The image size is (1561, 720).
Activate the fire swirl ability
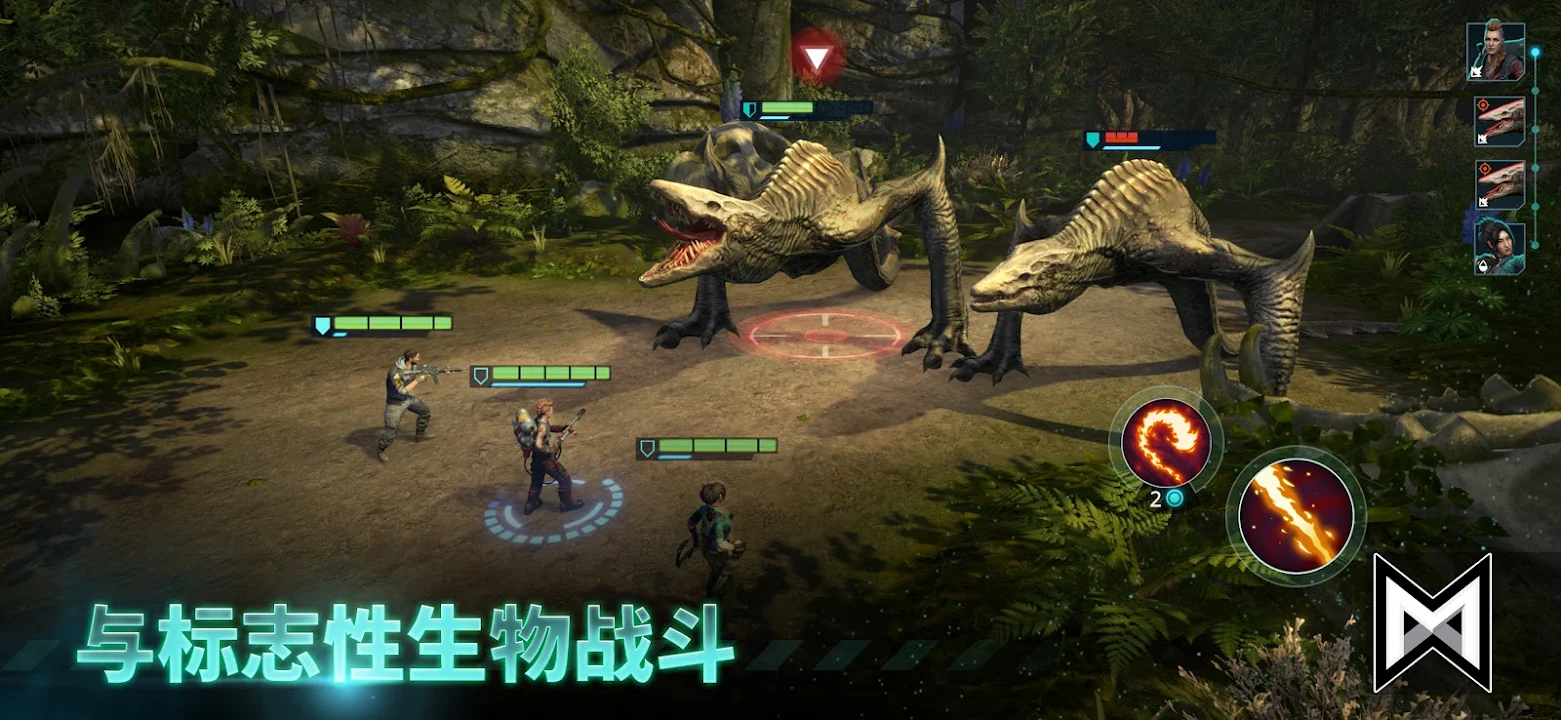pos(1165,442)
